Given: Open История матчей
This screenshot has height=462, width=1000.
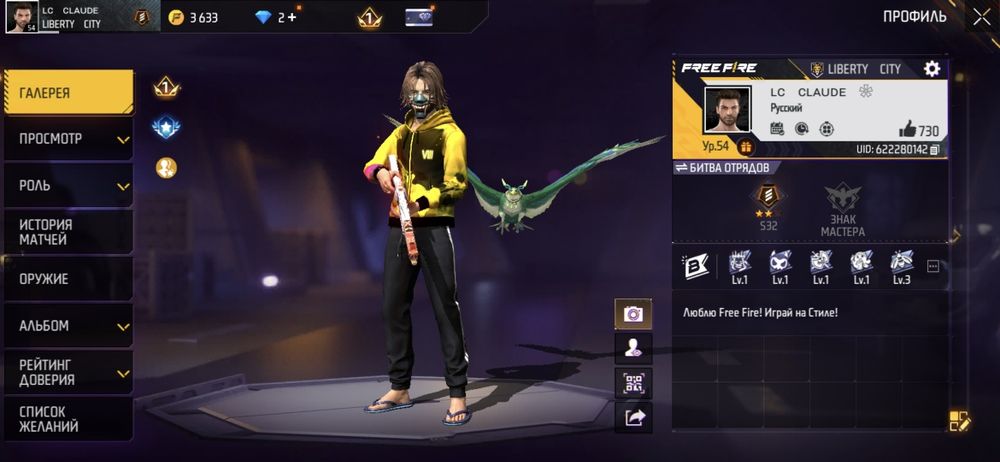Looking at the screenshot, I should [67, 232].
